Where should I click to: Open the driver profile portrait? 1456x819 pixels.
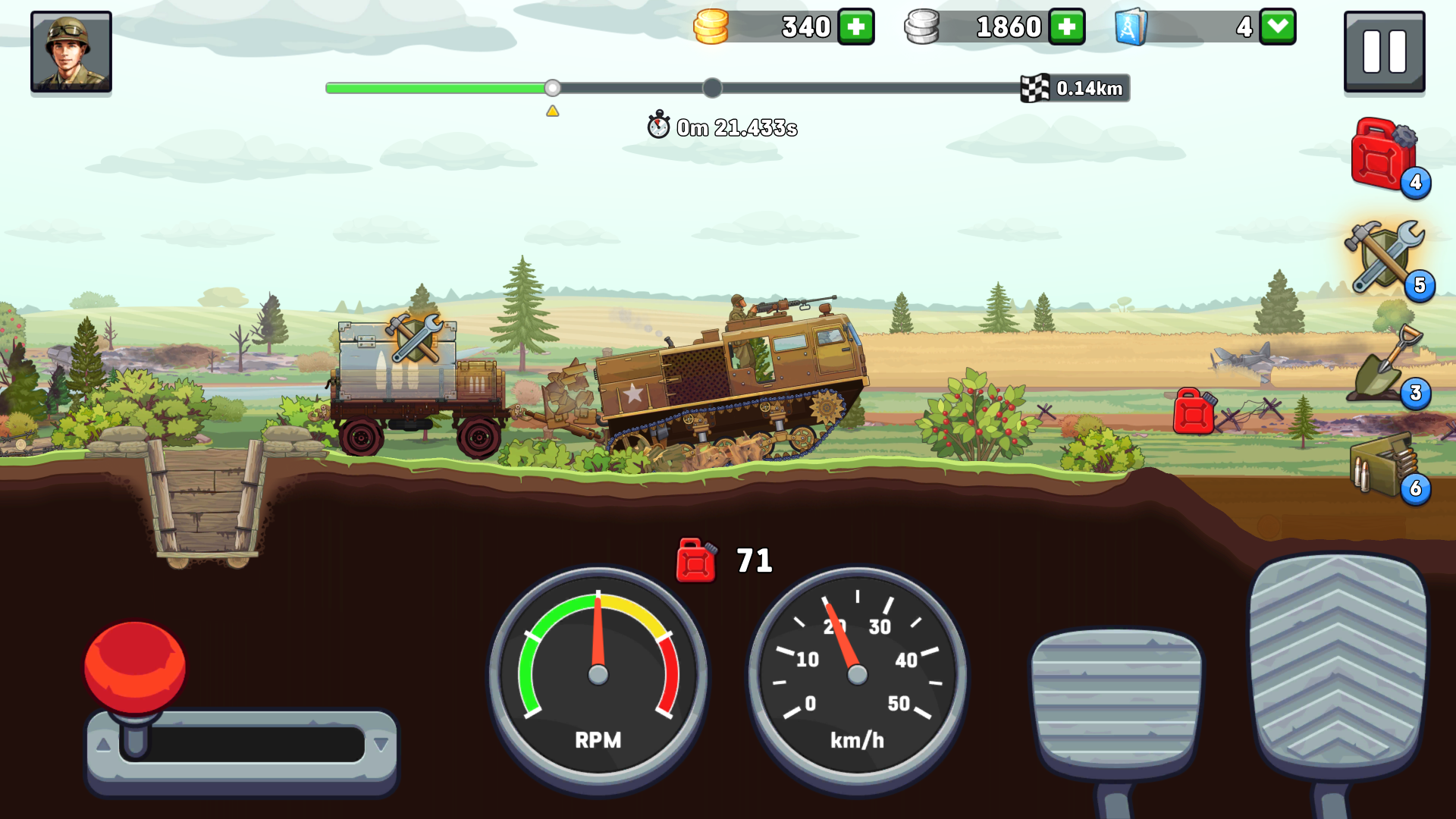point(71,51)
